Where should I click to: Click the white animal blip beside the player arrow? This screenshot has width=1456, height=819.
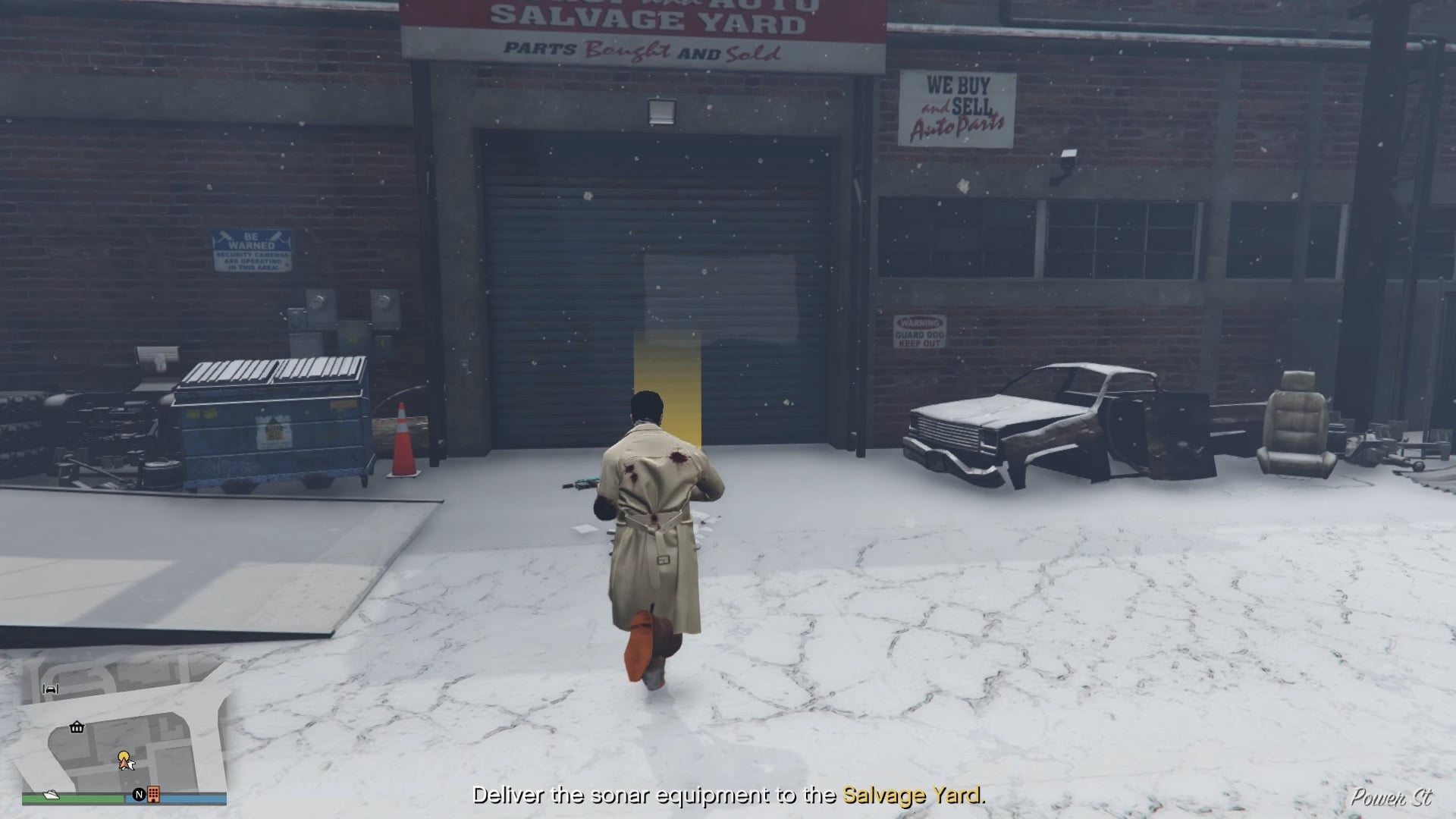tap(132, 766)
